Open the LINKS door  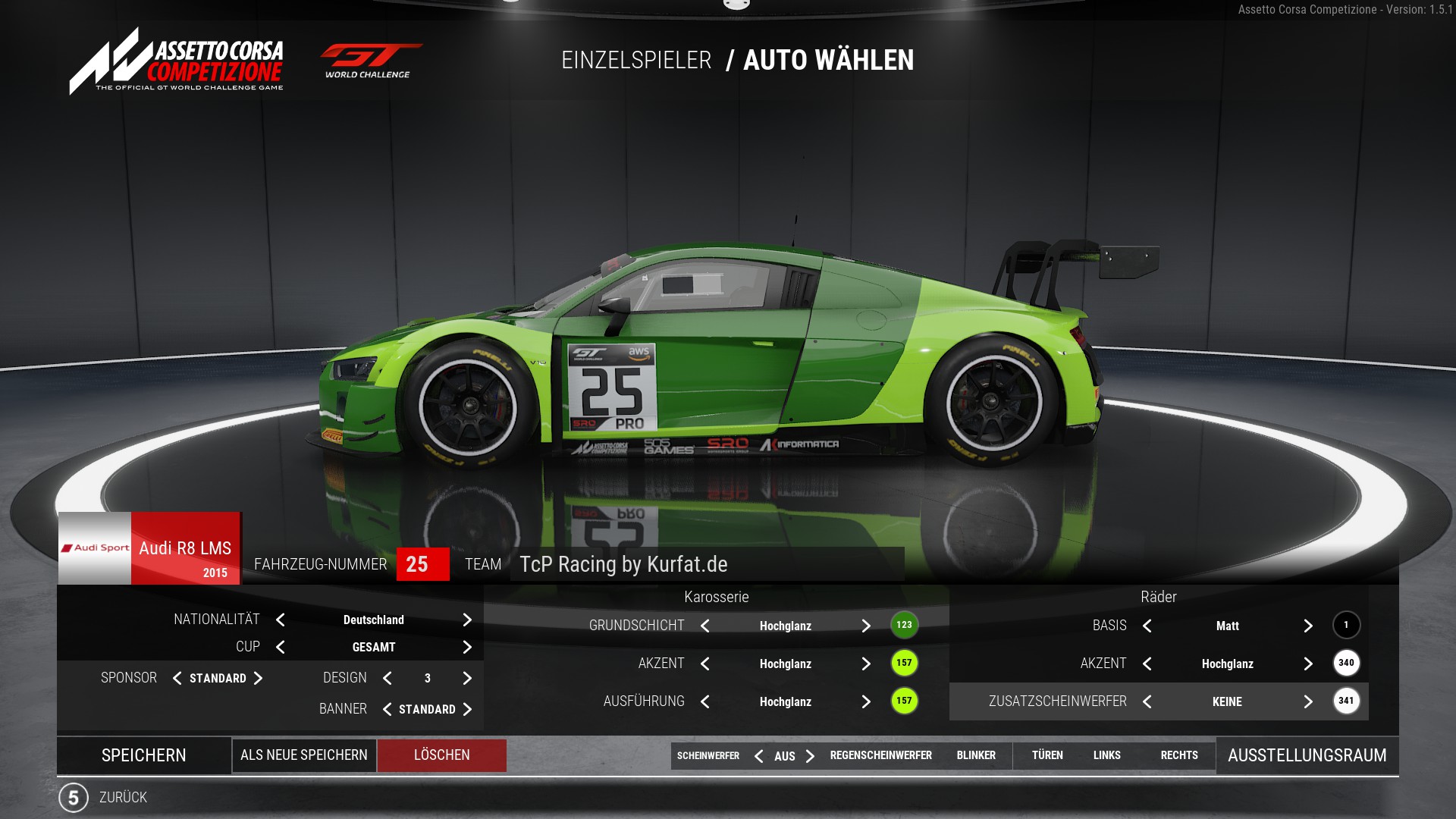[x=1106, y=755]
